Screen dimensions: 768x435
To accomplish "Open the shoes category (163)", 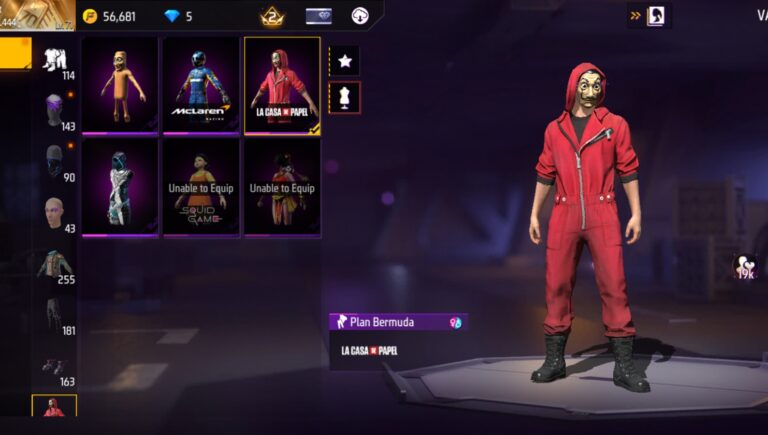I will click(x=56, y=368).
